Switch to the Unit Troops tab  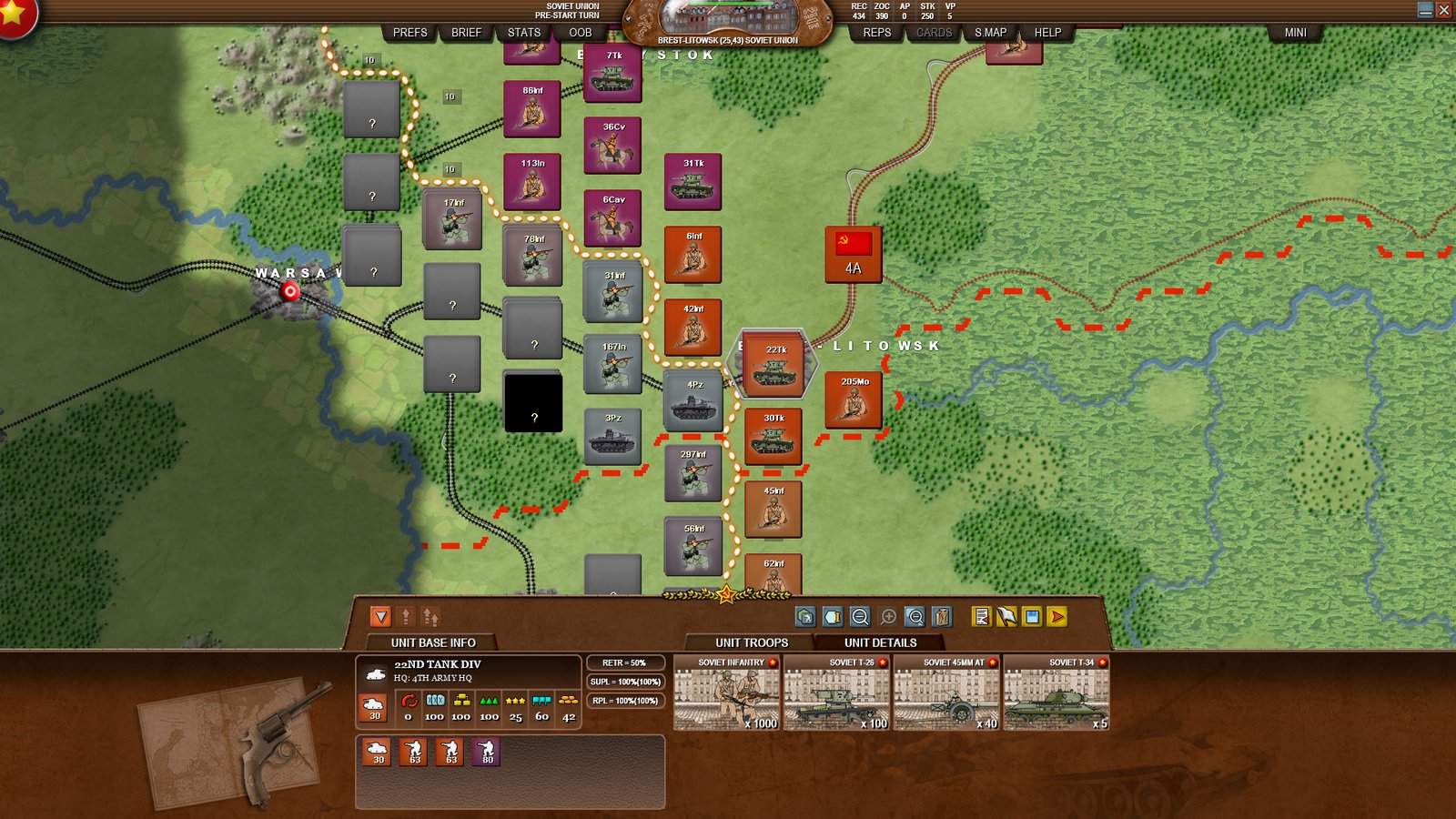point(752,642)
